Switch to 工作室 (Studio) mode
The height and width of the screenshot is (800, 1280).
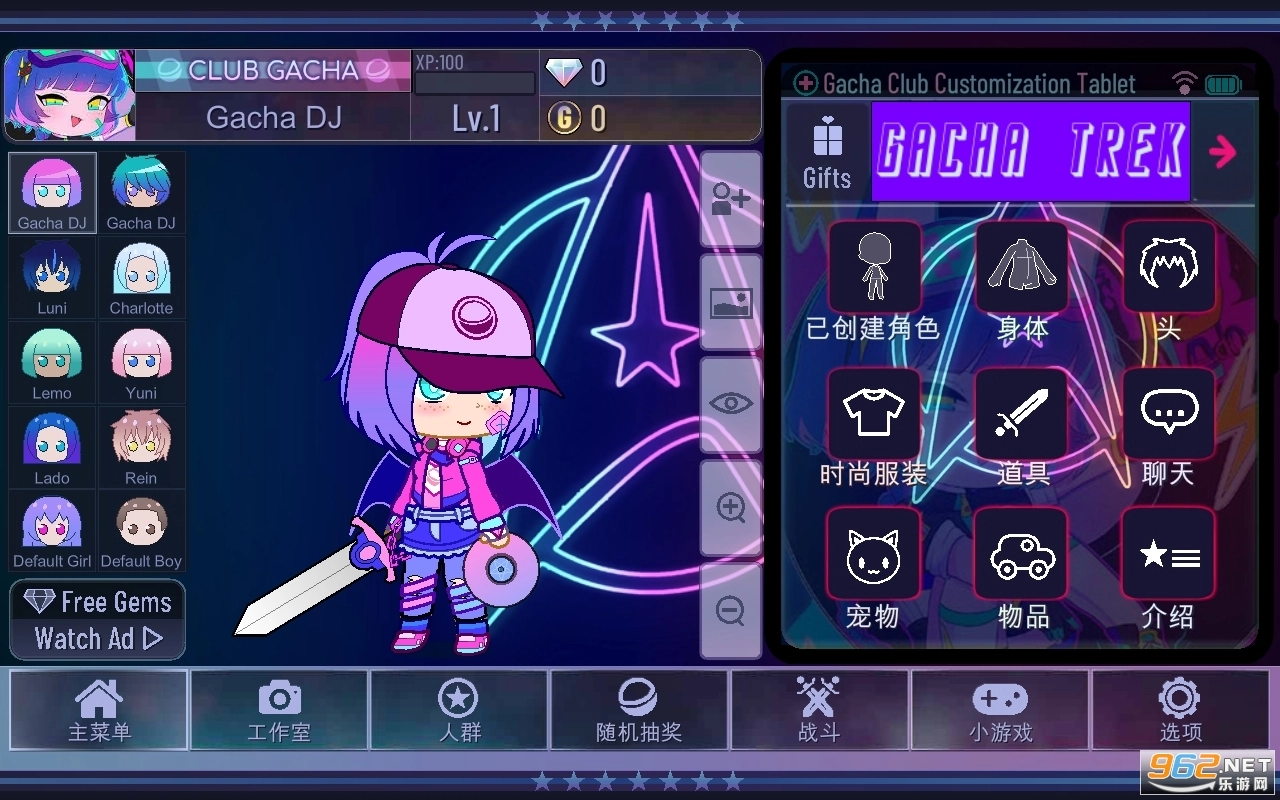tap(279, 710)
